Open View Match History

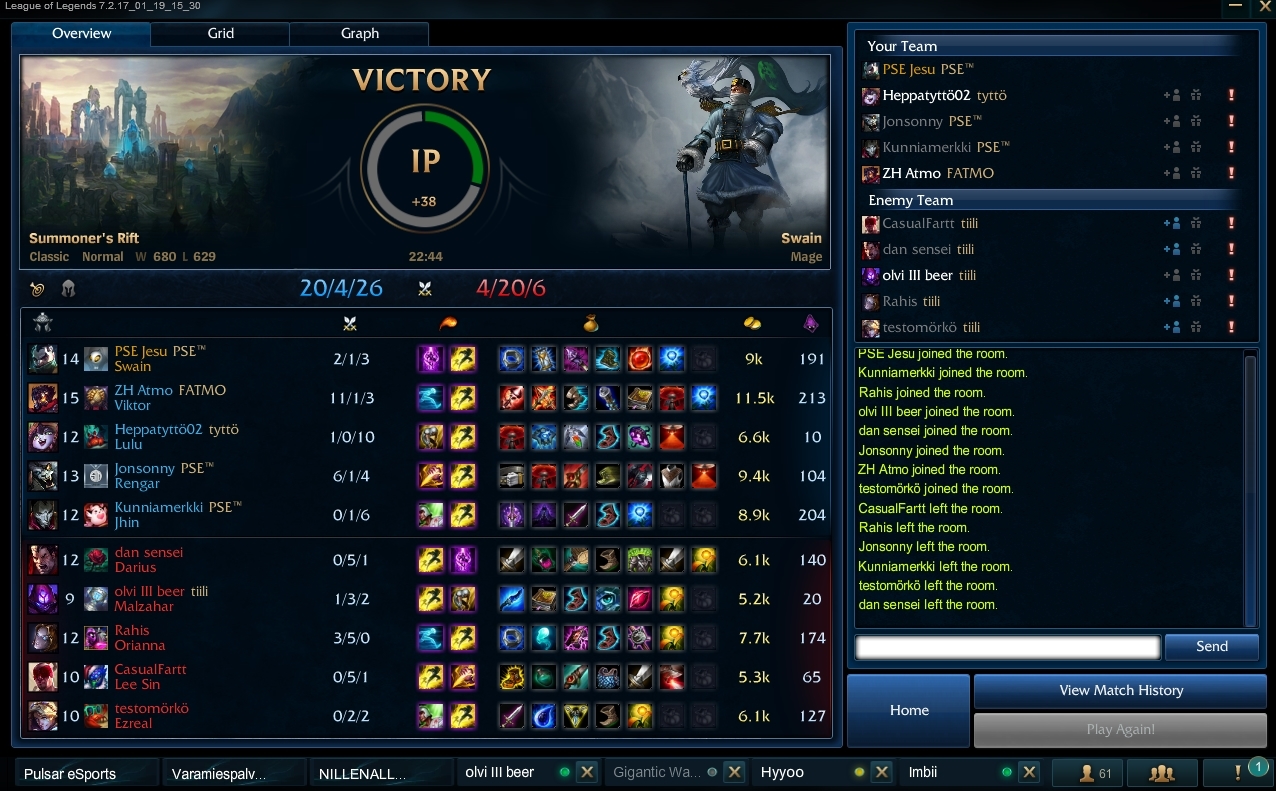(1120, 690)
